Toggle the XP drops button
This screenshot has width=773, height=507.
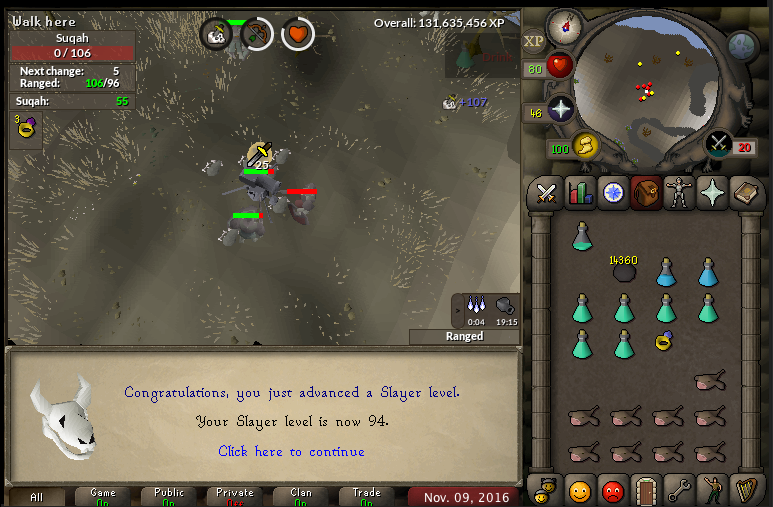[534, 42]
